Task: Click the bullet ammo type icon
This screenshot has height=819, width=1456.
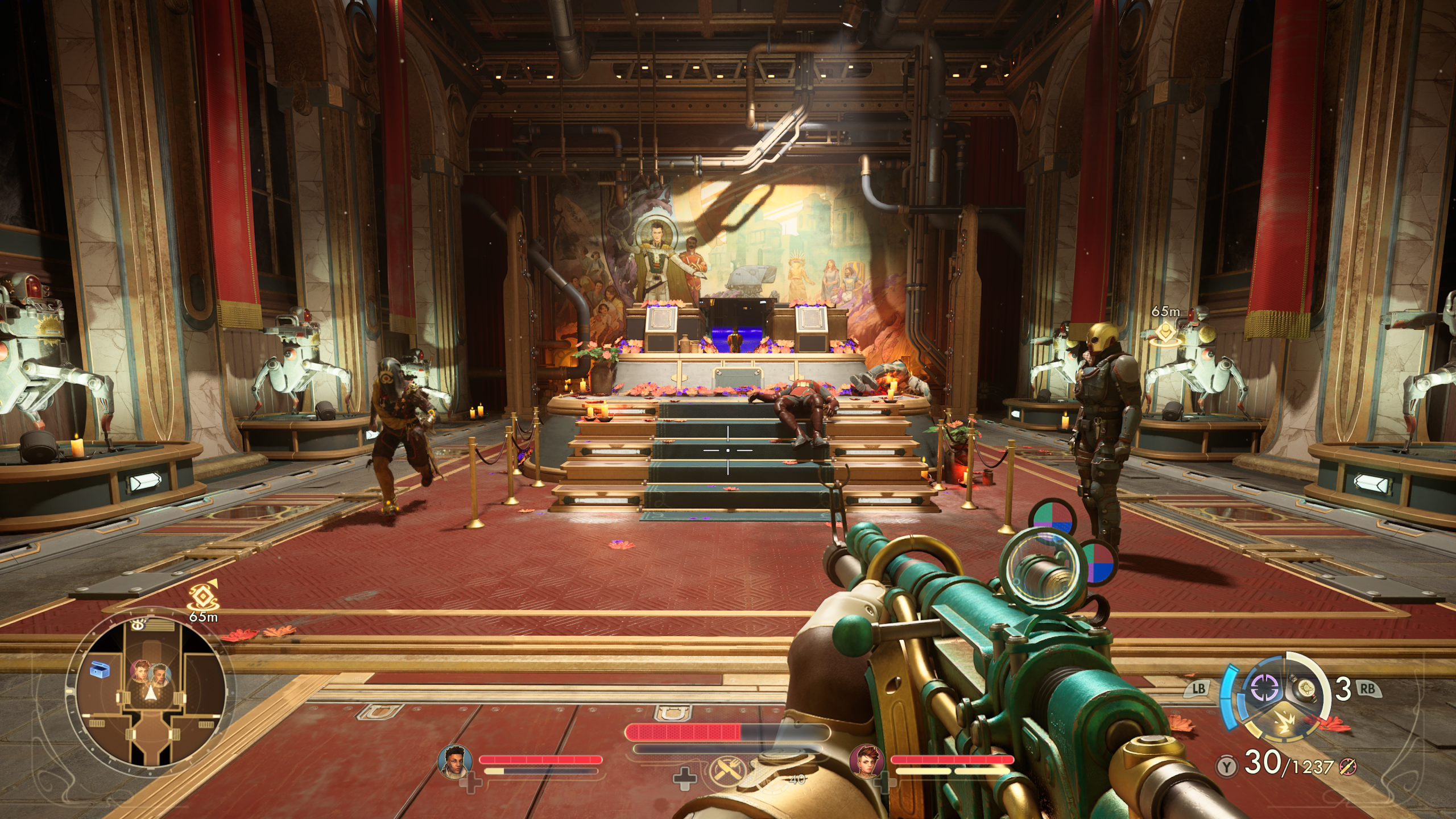Action: pyautogui.click(x=1347, y=766)
